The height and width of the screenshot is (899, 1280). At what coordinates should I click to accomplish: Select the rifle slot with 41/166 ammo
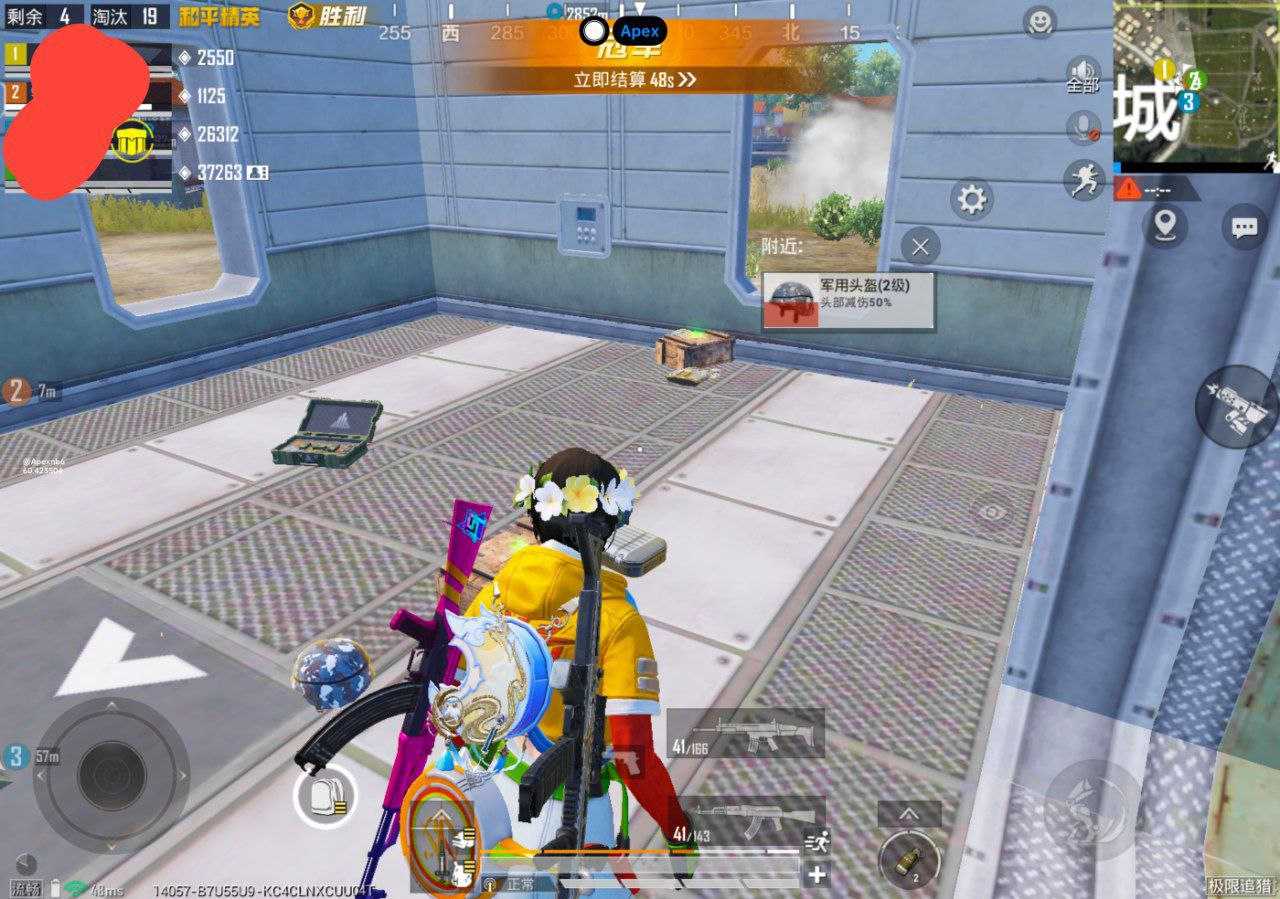coord(746,735)
